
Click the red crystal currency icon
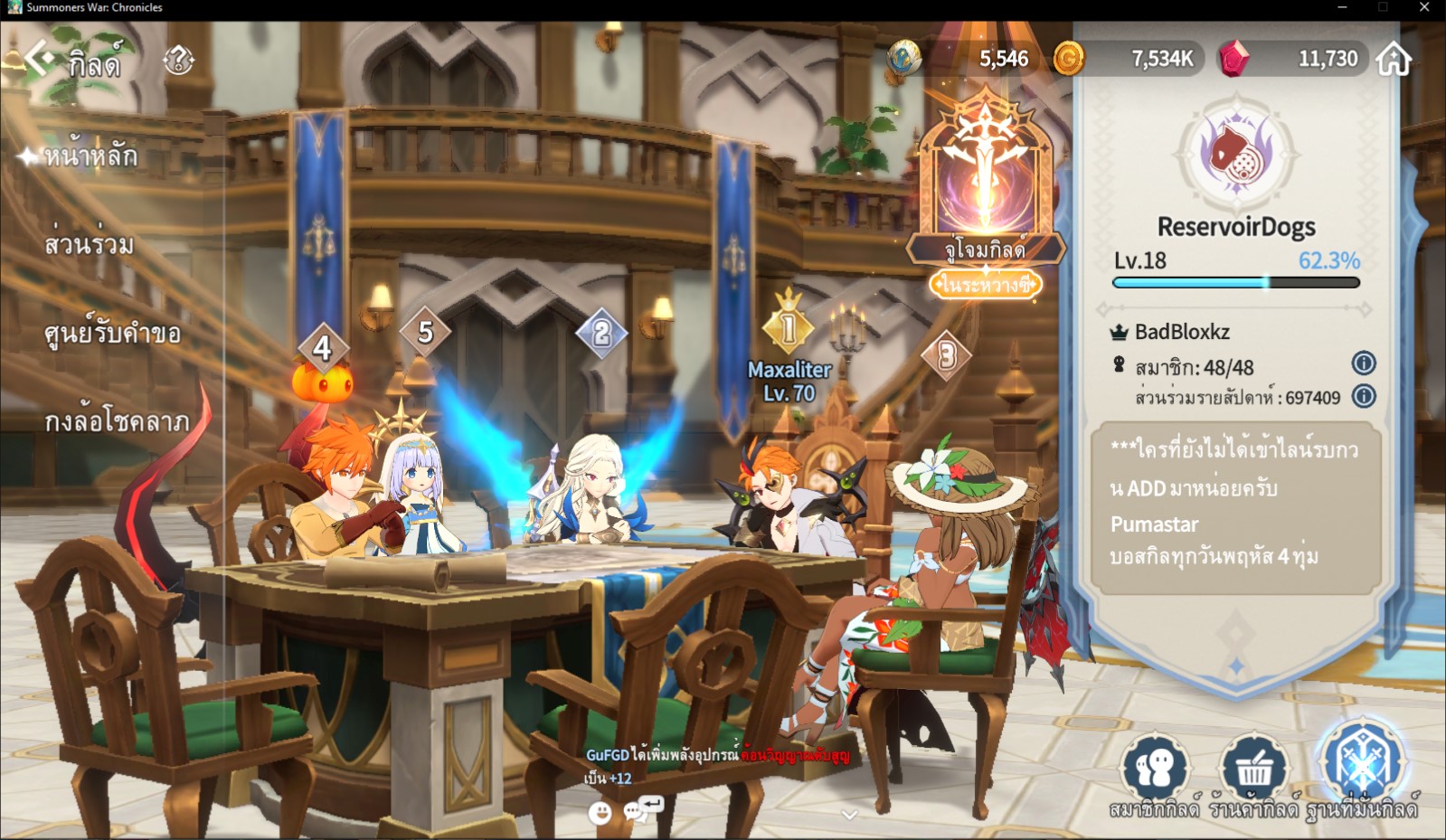pyautogui.click(x=1233, y=59)
